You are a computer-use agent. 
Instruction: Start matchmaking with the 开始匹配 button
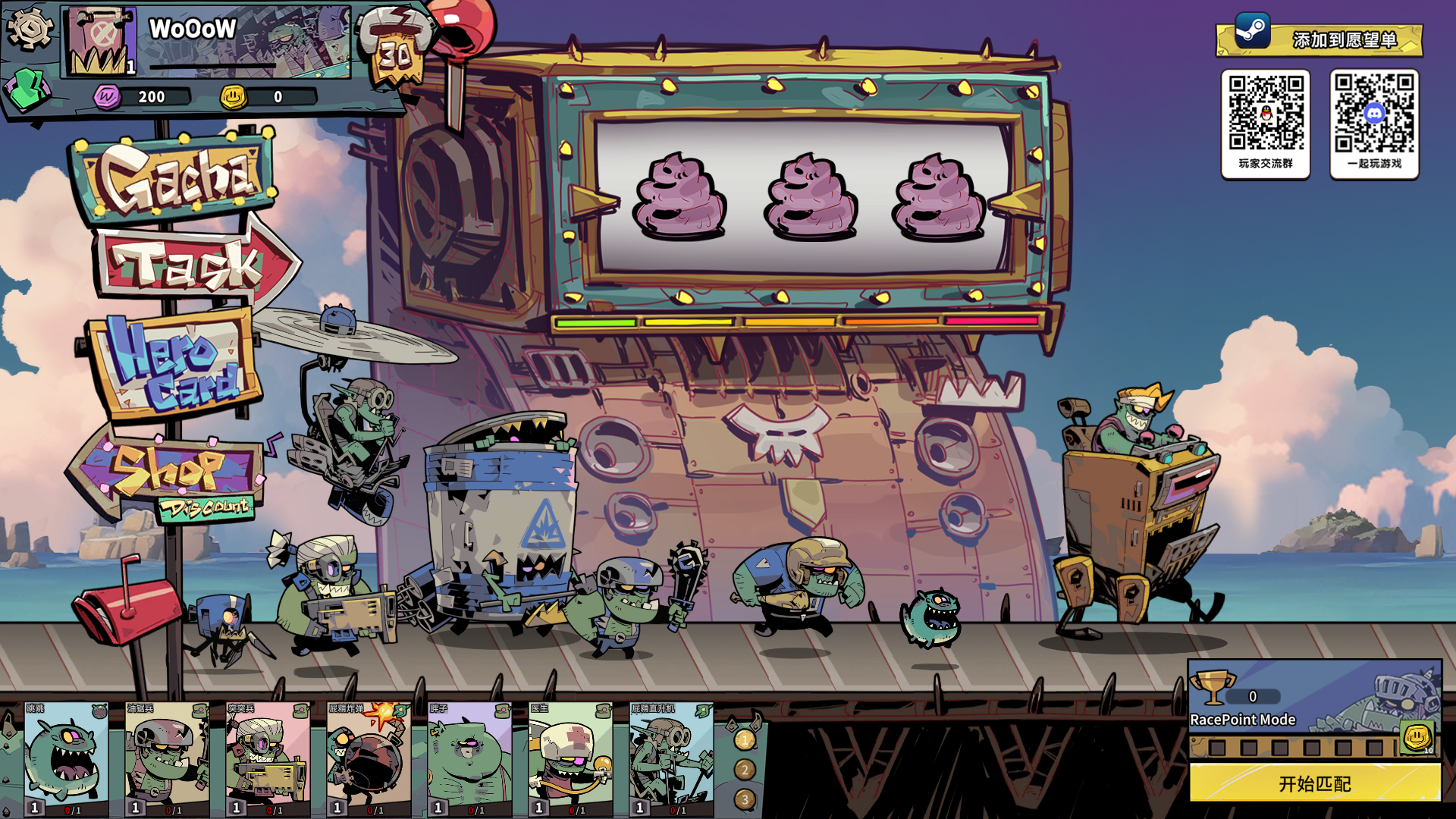[1314, 783]
